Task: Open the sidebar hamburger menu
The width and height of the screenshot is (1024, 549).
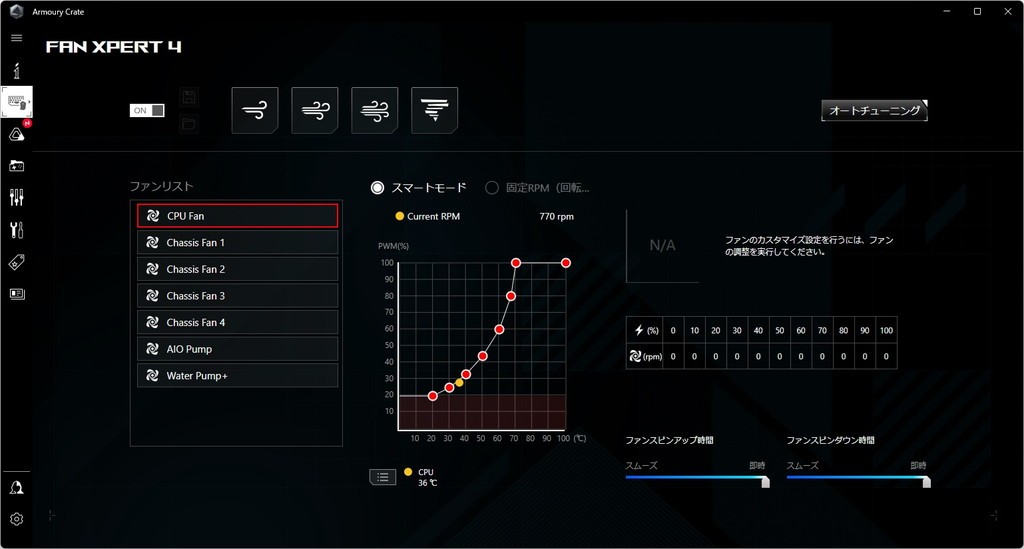Action: coord(16,37)
